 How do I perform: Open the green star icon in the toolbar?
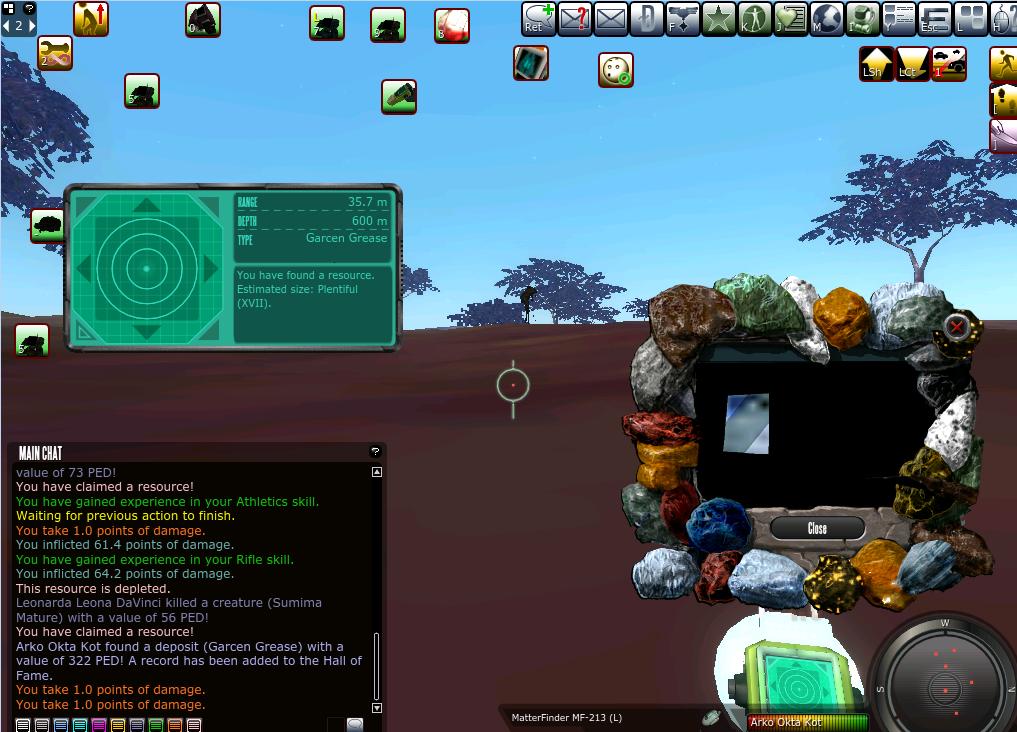click(x=718, y=19)
